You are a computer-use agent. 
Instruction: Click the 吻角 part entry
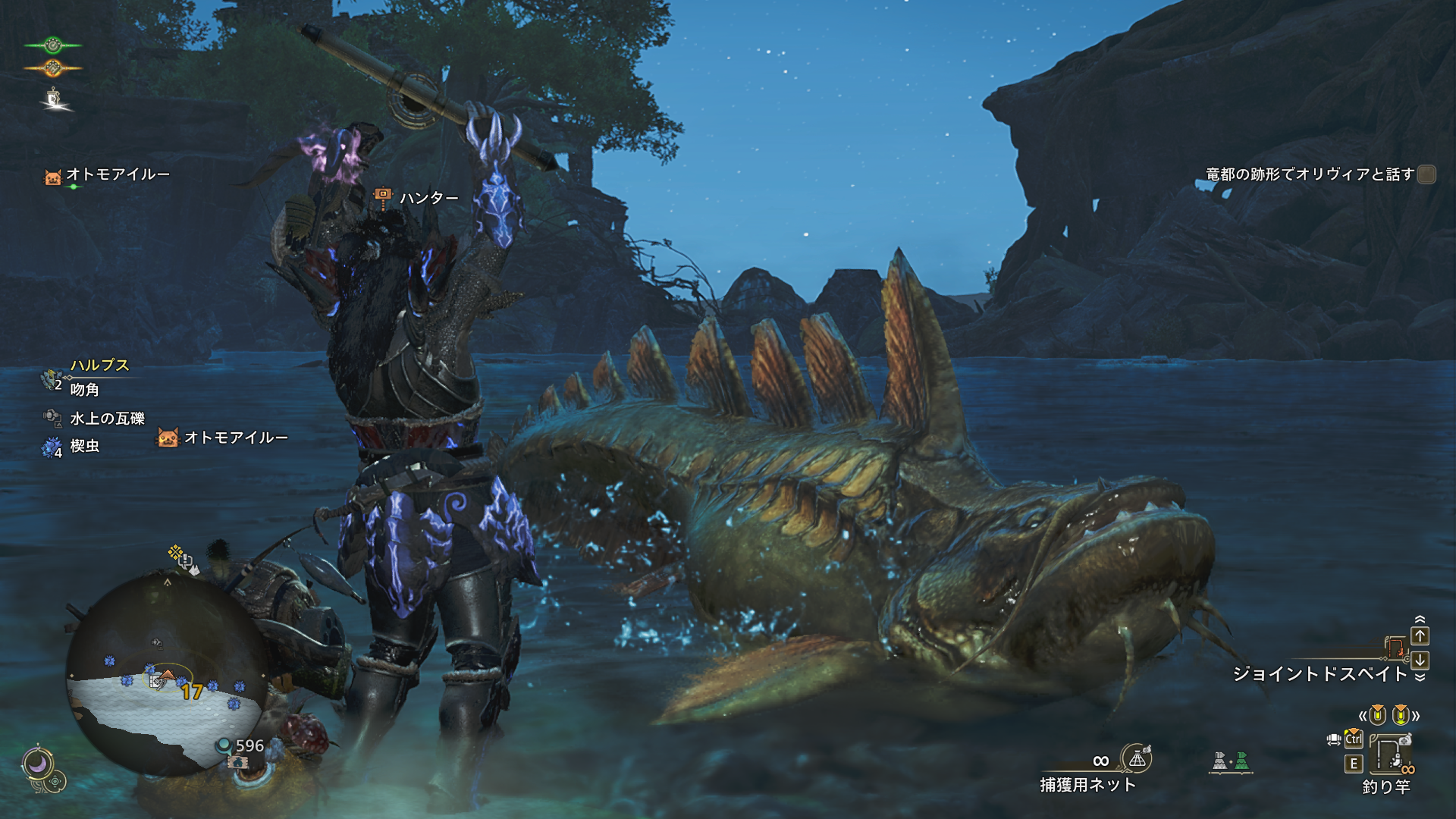point(84,390)
